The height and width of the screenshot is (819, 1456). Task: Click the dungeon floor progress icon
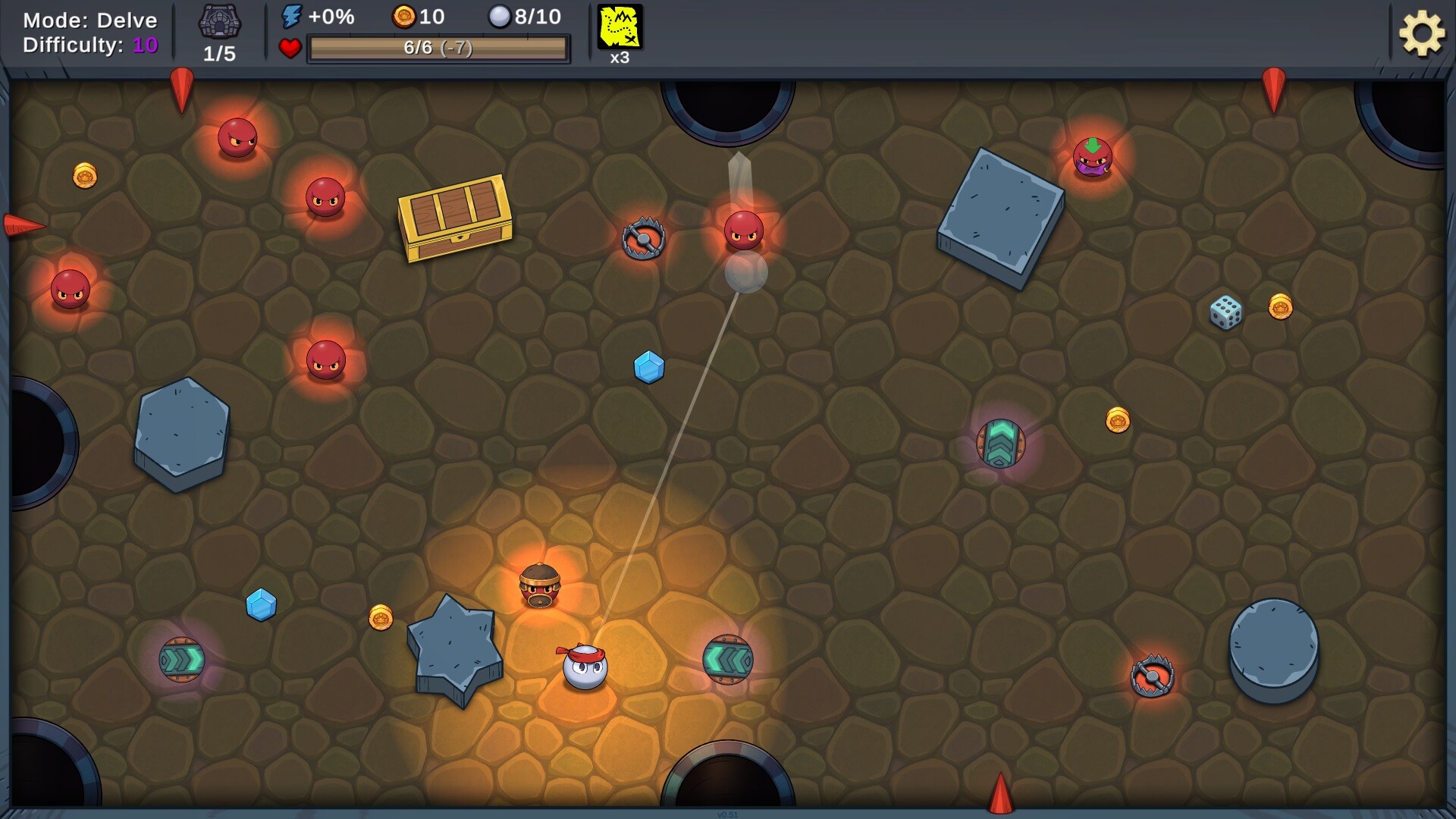coord(219,22)
